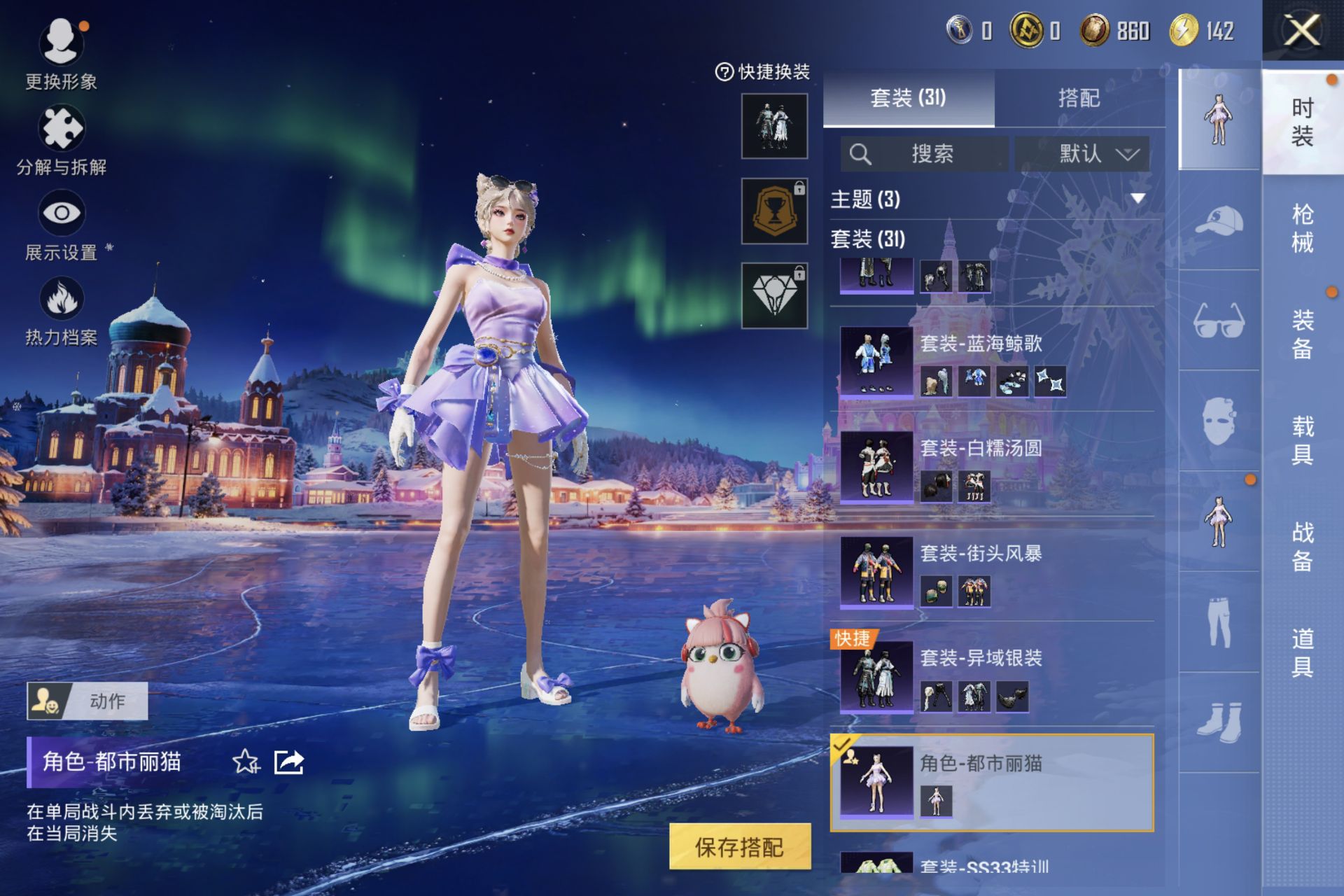Open the 默认 sort dropdown

[1082, 154]
